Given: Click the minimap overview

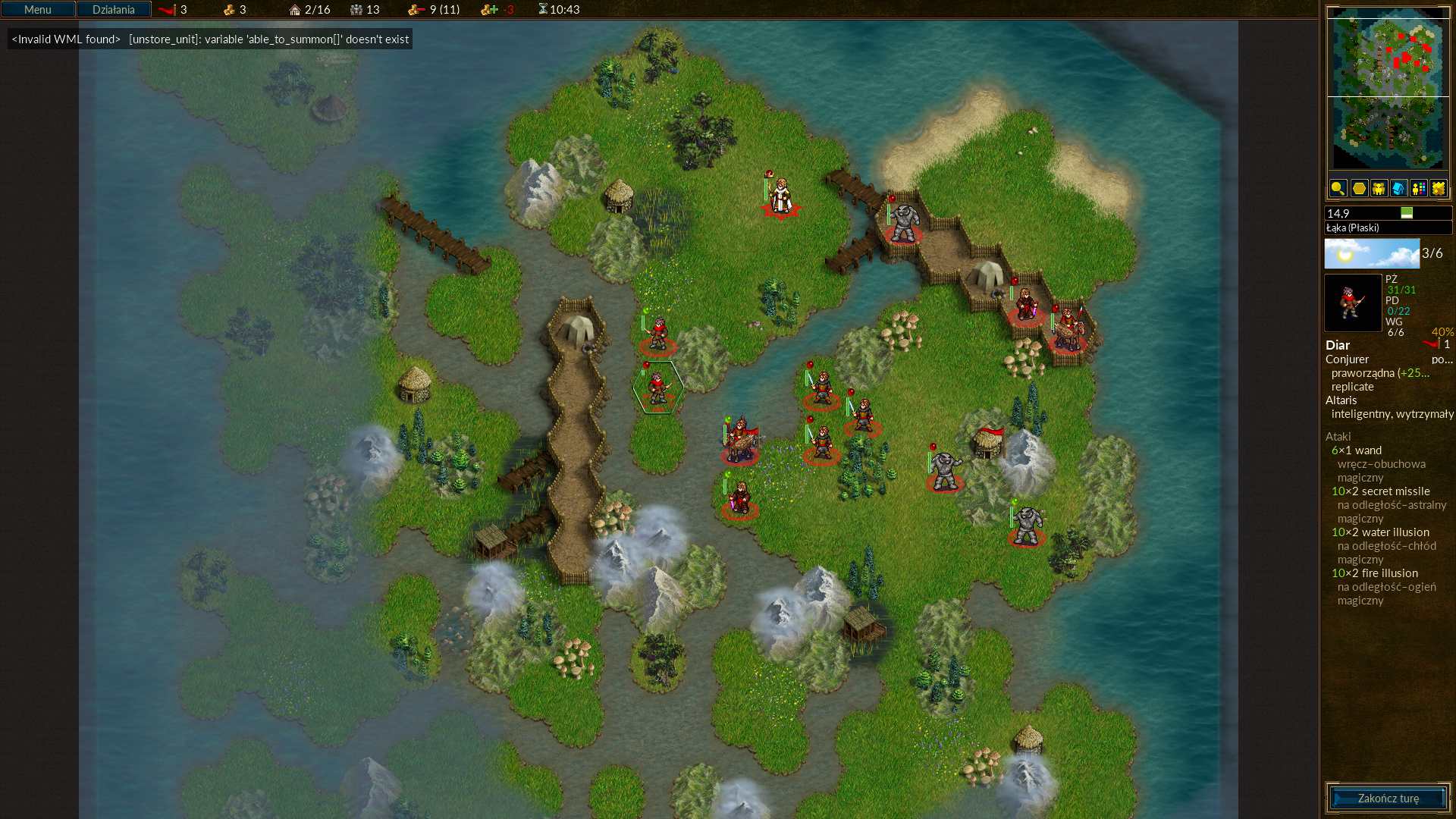Looking at the screenshot, I should [1388, 89].
